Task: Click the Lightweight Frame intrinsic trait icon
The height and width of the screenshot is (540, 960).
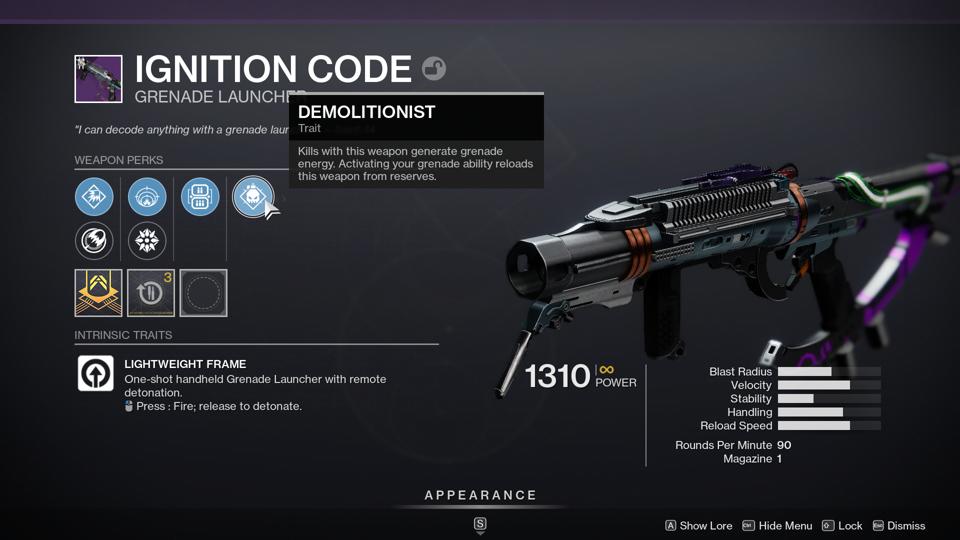Action: pos(96,373)
